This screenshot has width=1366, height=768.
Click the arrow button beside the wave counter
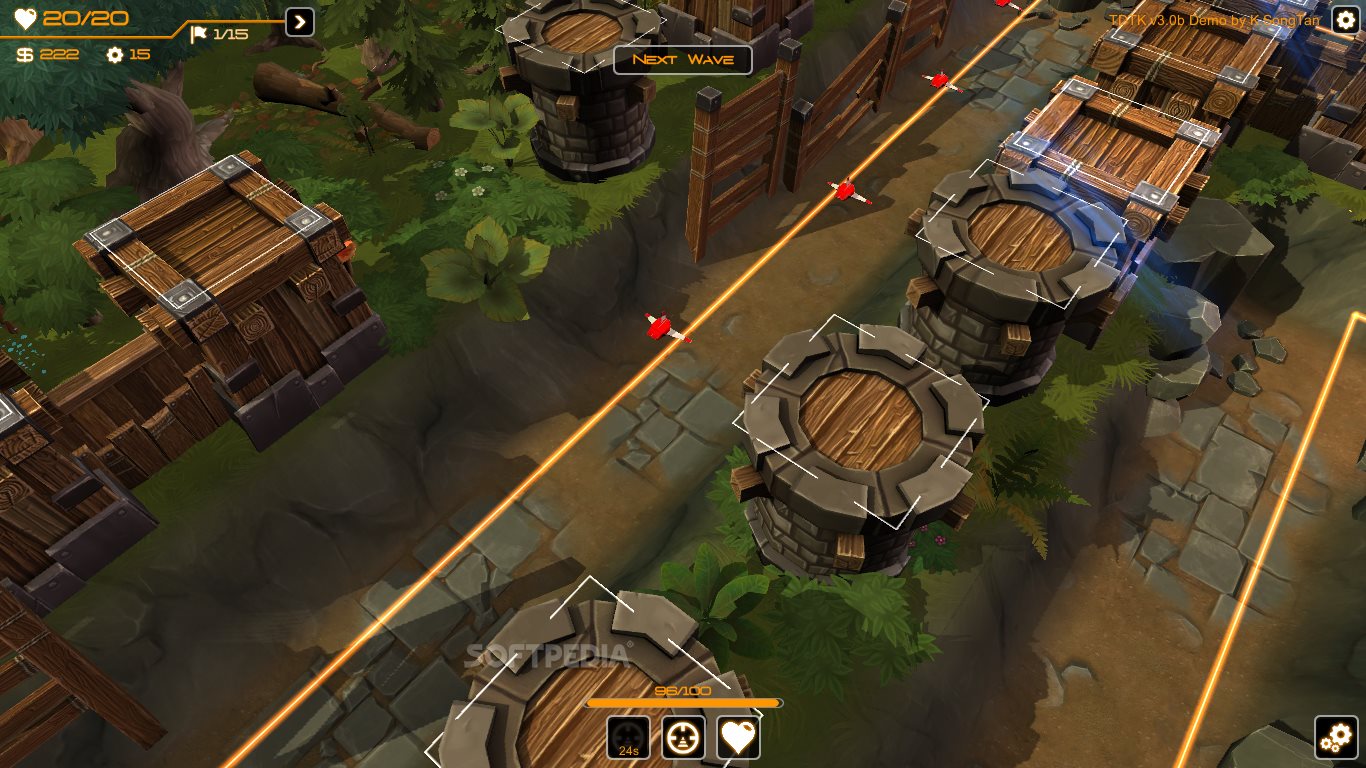300,22
